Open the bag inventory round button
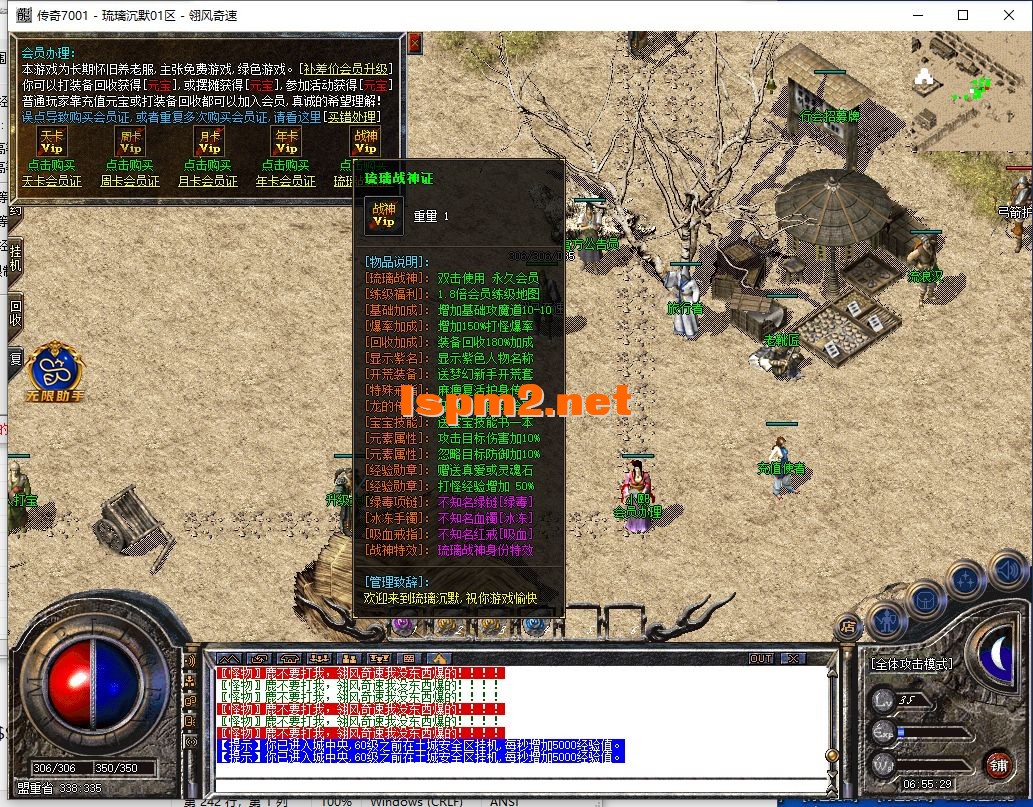Image resolution: width=1033 pixels, height=807 pixels. point(927,601)
